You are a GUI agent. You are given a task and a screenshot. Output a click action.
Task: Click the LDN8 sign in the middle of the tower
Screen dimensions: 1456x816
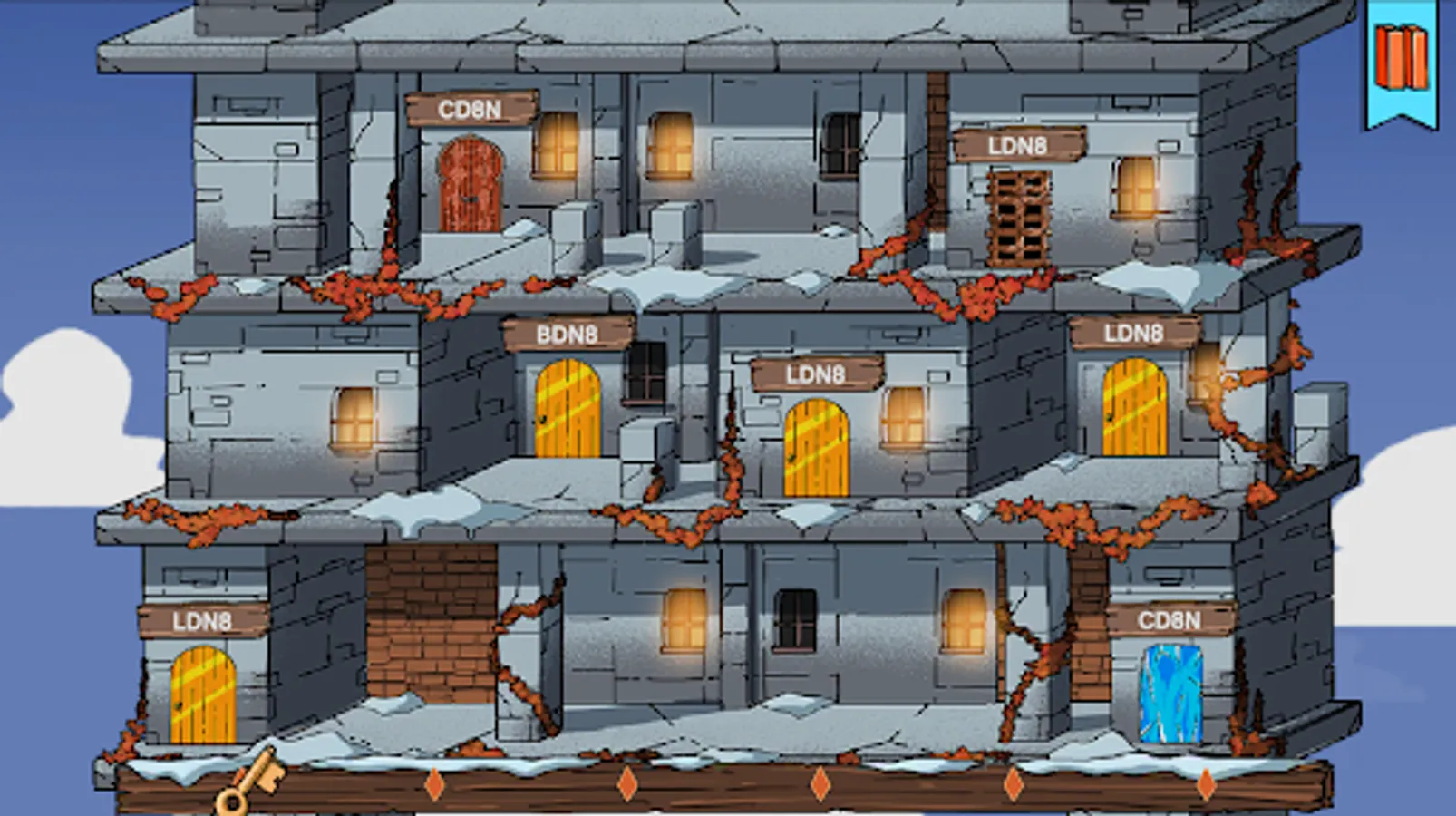click(x=817, y=373)
